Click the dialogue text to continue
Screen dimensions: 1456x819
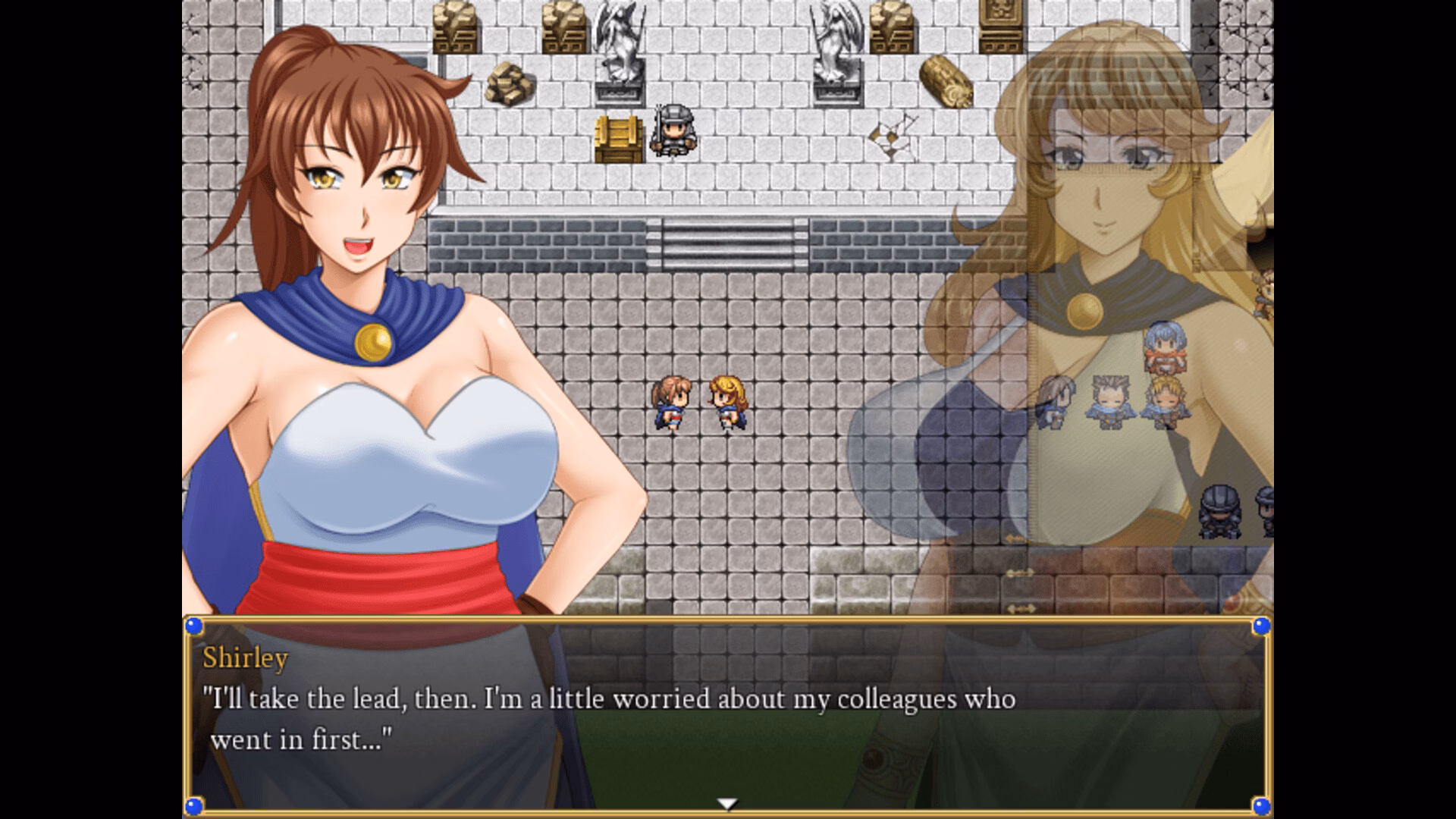click(x=607, y=701)
